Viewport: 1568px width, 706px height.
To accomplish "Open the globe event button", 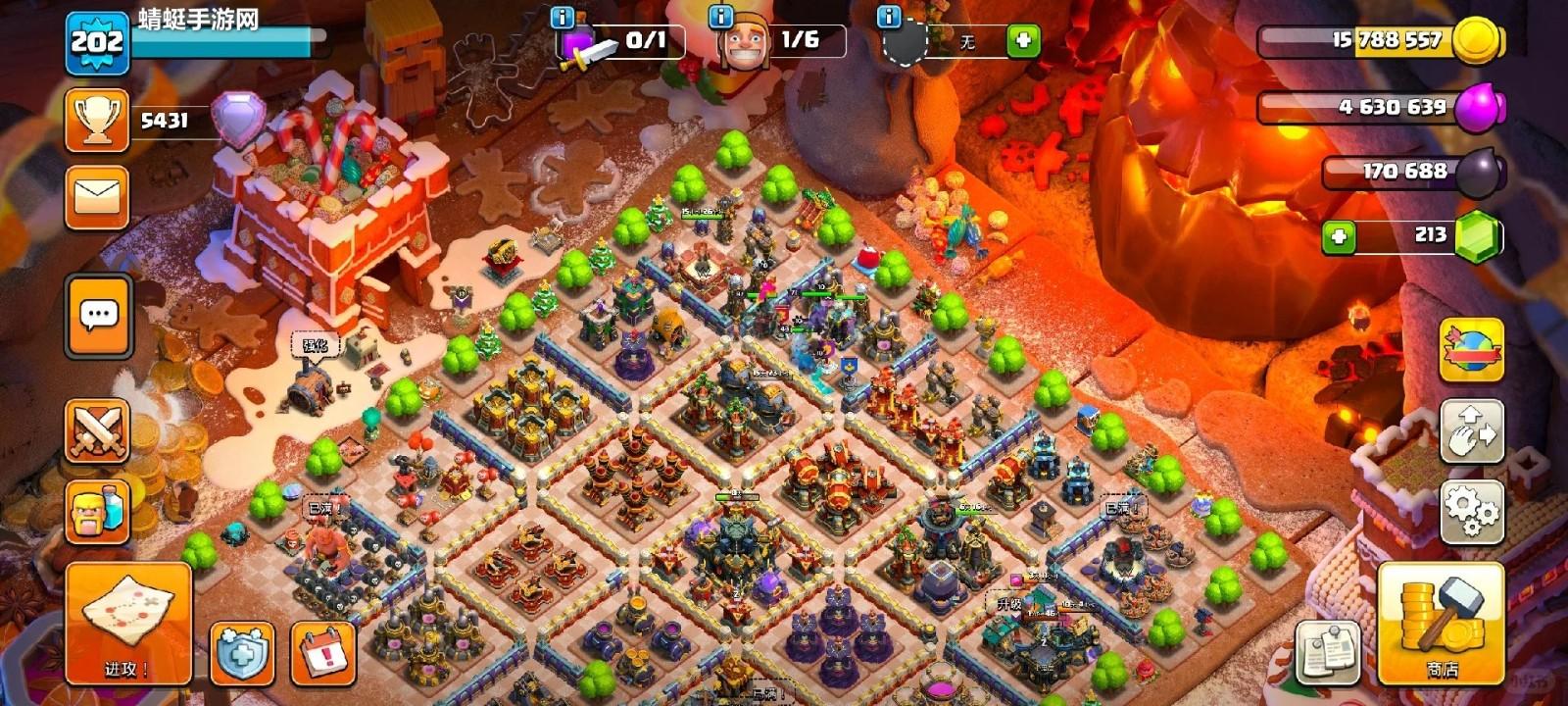I will point(1471,350).
